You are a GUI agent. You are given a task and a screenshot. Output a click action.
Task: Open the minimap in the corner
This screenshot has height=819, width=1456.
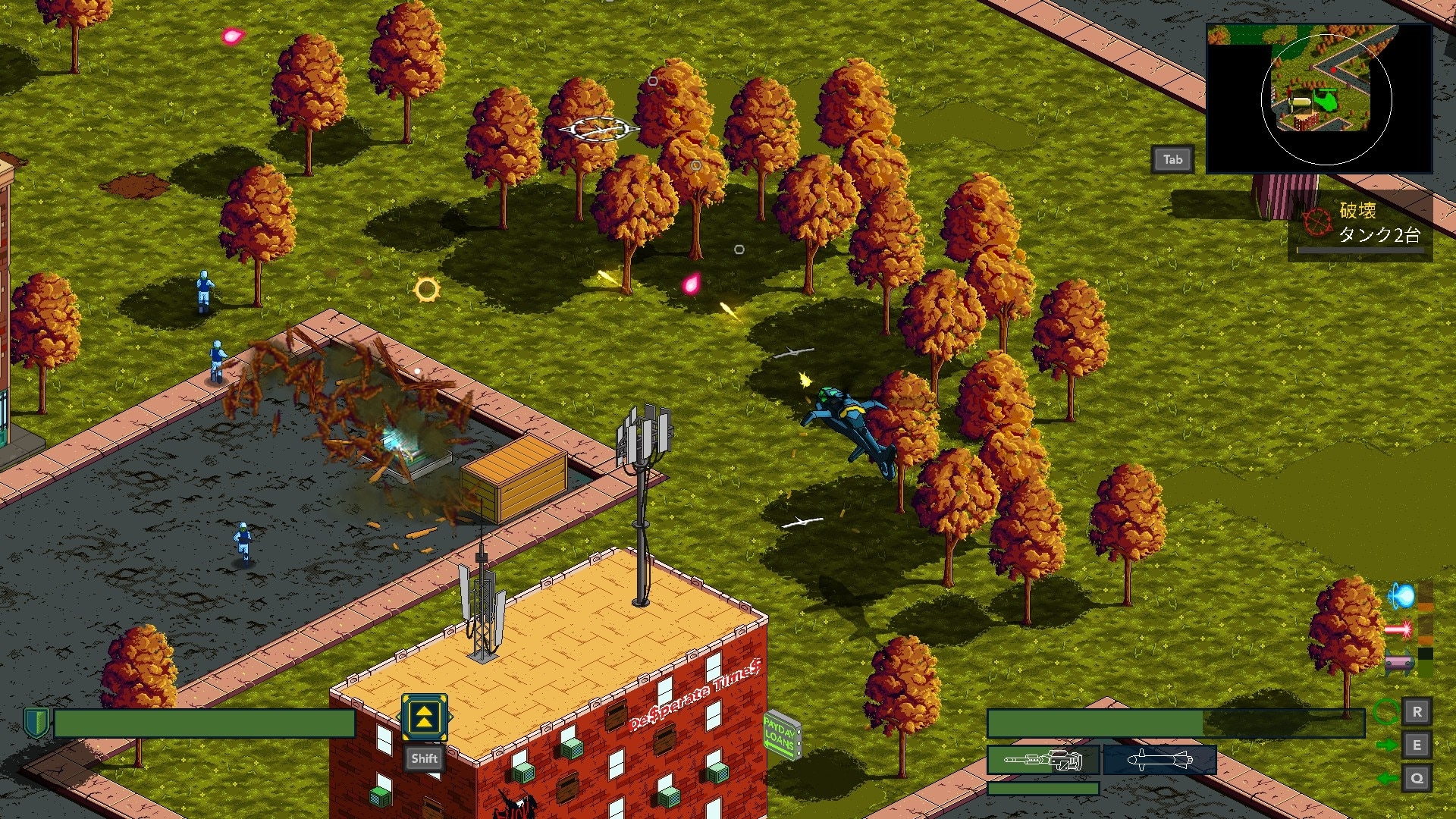(x=1319, y=99)
